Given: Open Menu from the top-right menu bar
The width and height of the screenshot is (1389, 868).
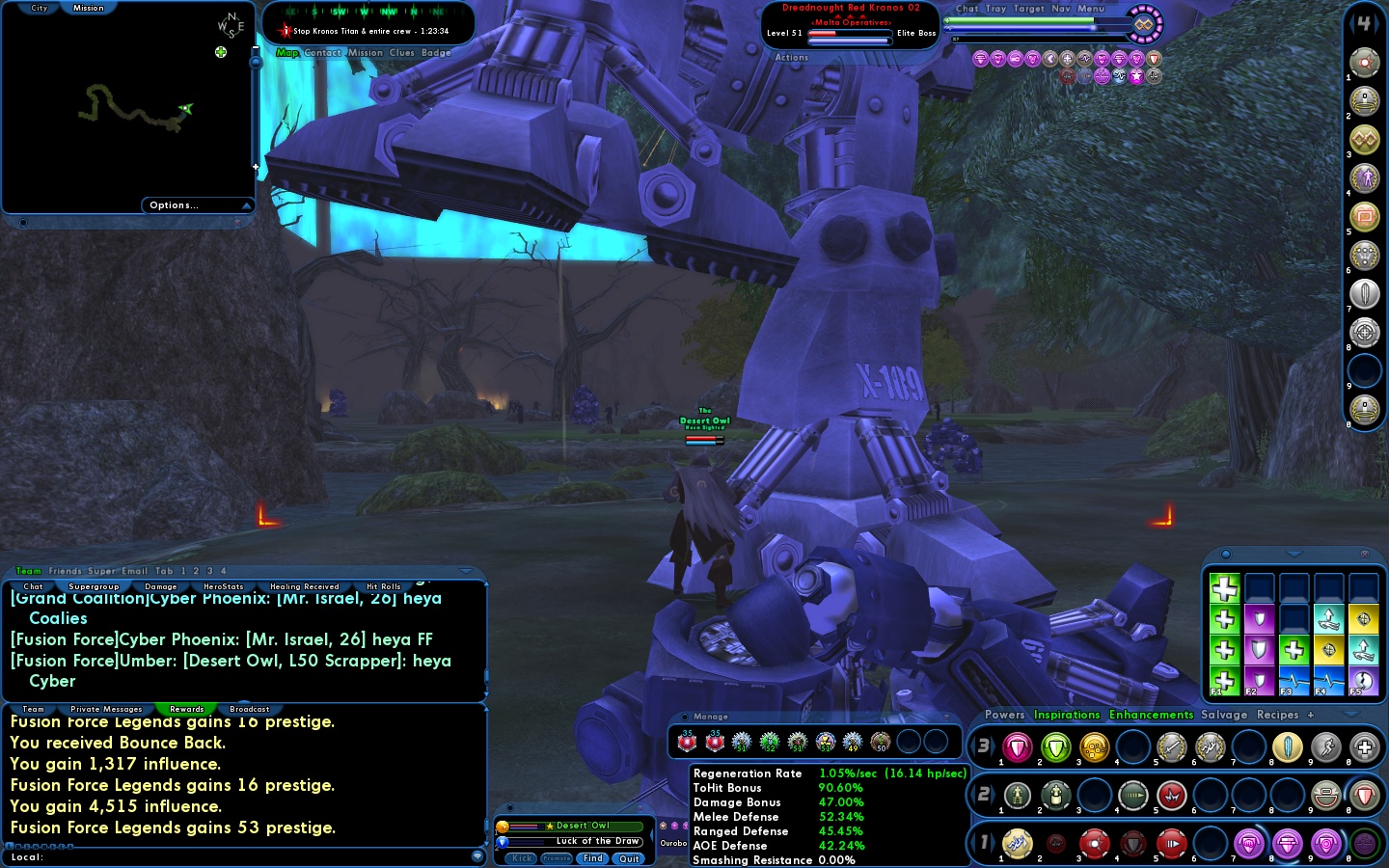Looking at the screenshot, I should click(x=1091, y=9).
